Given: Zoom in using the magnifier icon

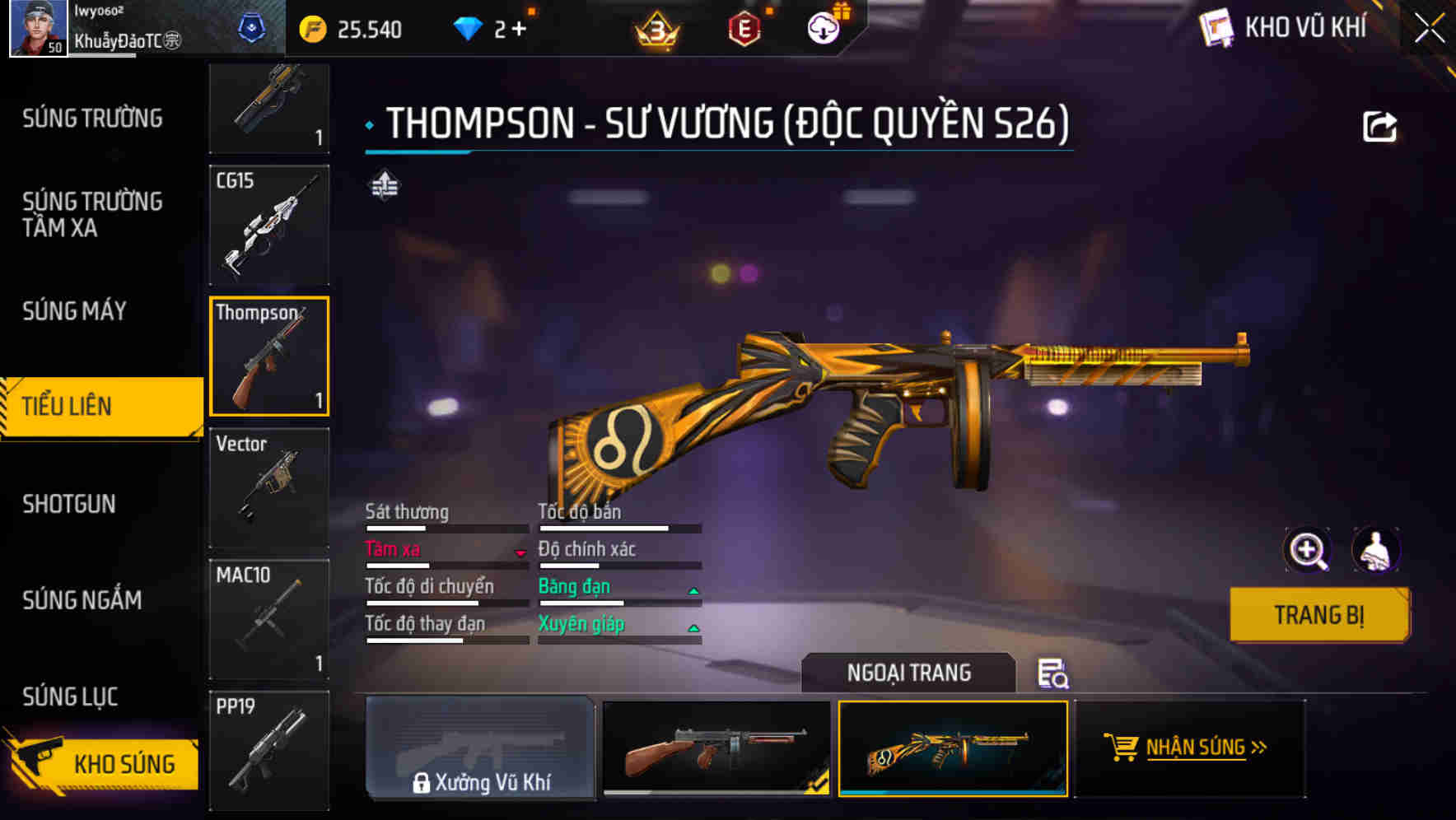Looking at the screenshot, I should (1308, 550).
